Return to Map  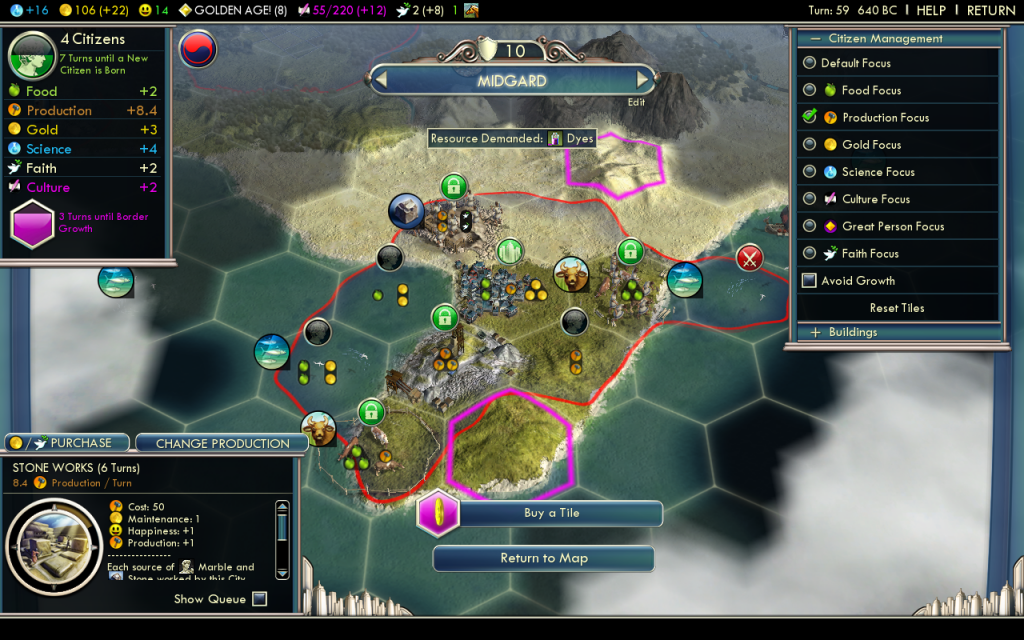(543, 558)
